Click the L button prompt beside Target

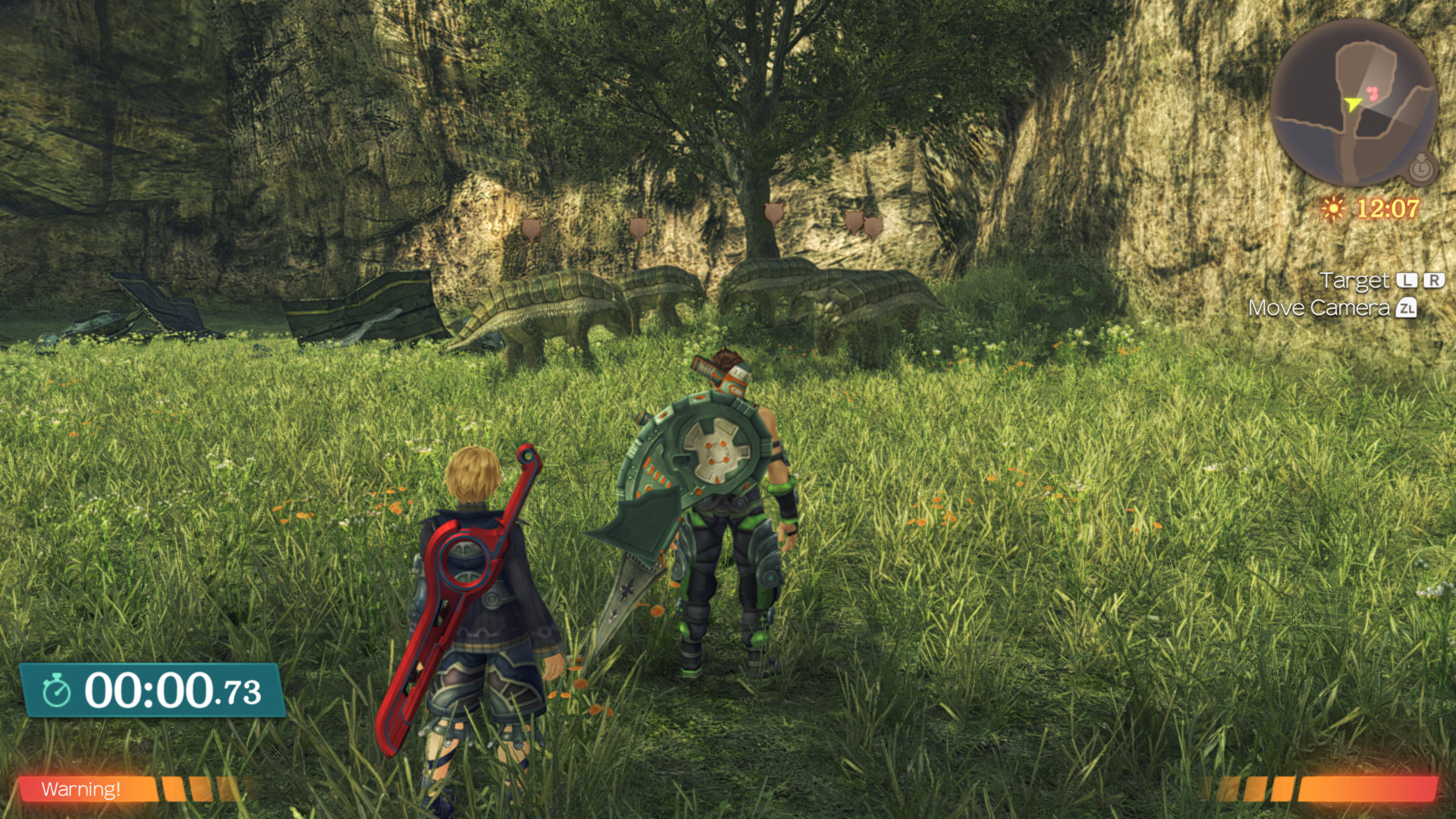[1405, 281]
